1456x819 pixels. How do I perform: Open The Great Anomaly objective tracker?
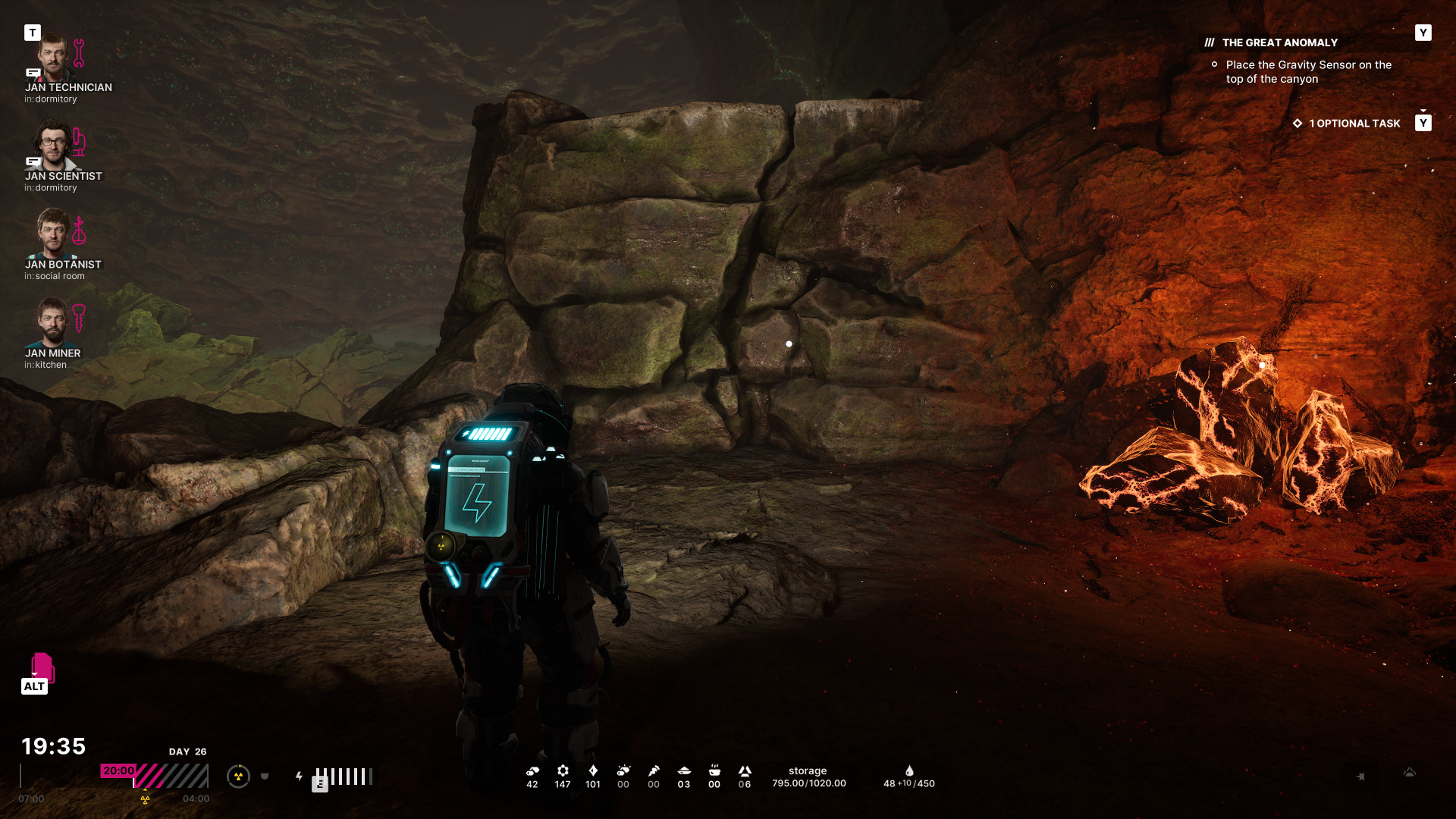1279,43
